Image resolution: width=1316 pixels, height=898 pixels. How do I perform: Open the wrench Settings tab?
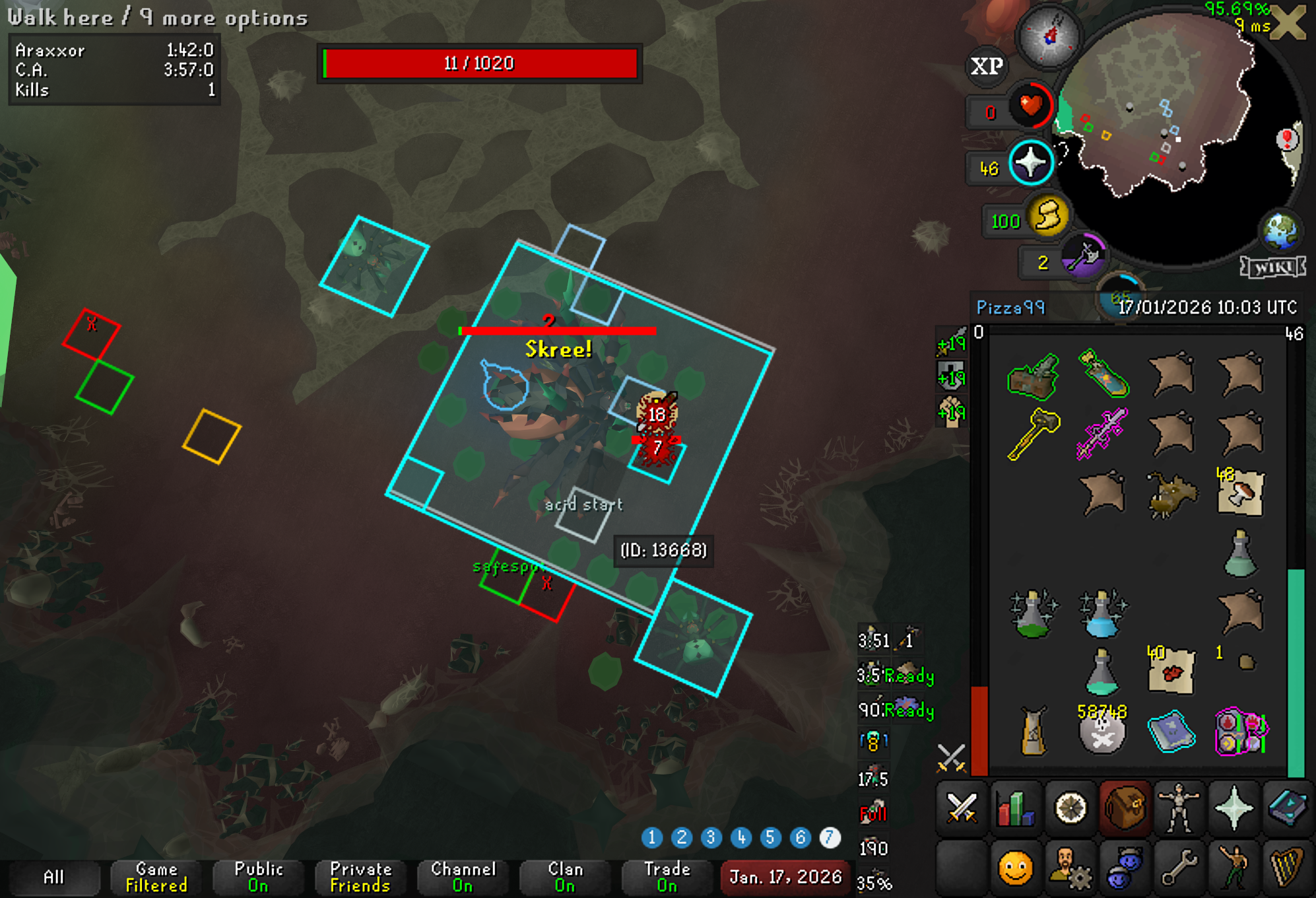pos(1179,867)
